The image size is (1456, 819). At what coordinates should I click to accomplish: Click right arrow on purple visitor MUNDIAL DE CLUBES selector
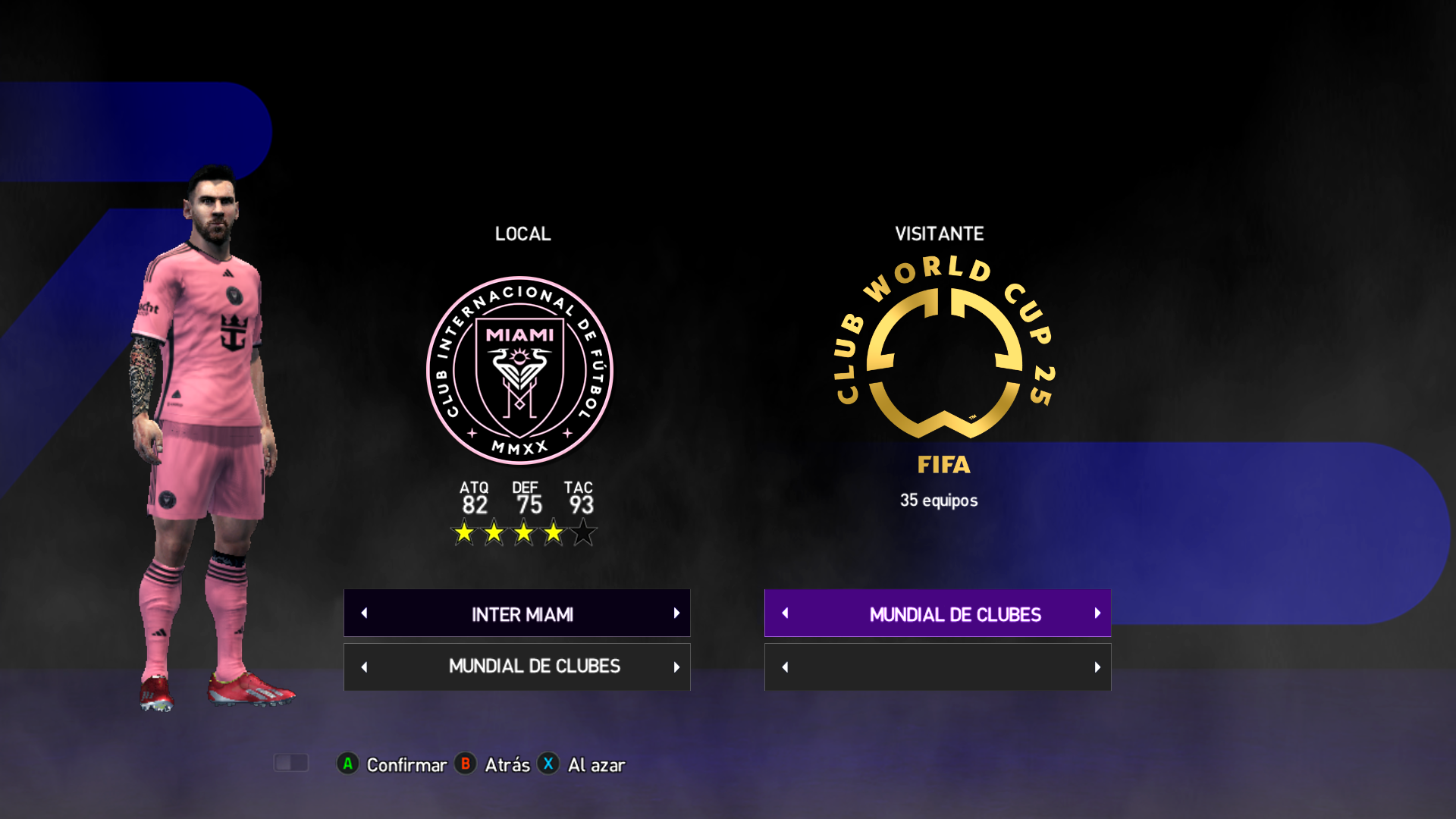pos(1097,613)
